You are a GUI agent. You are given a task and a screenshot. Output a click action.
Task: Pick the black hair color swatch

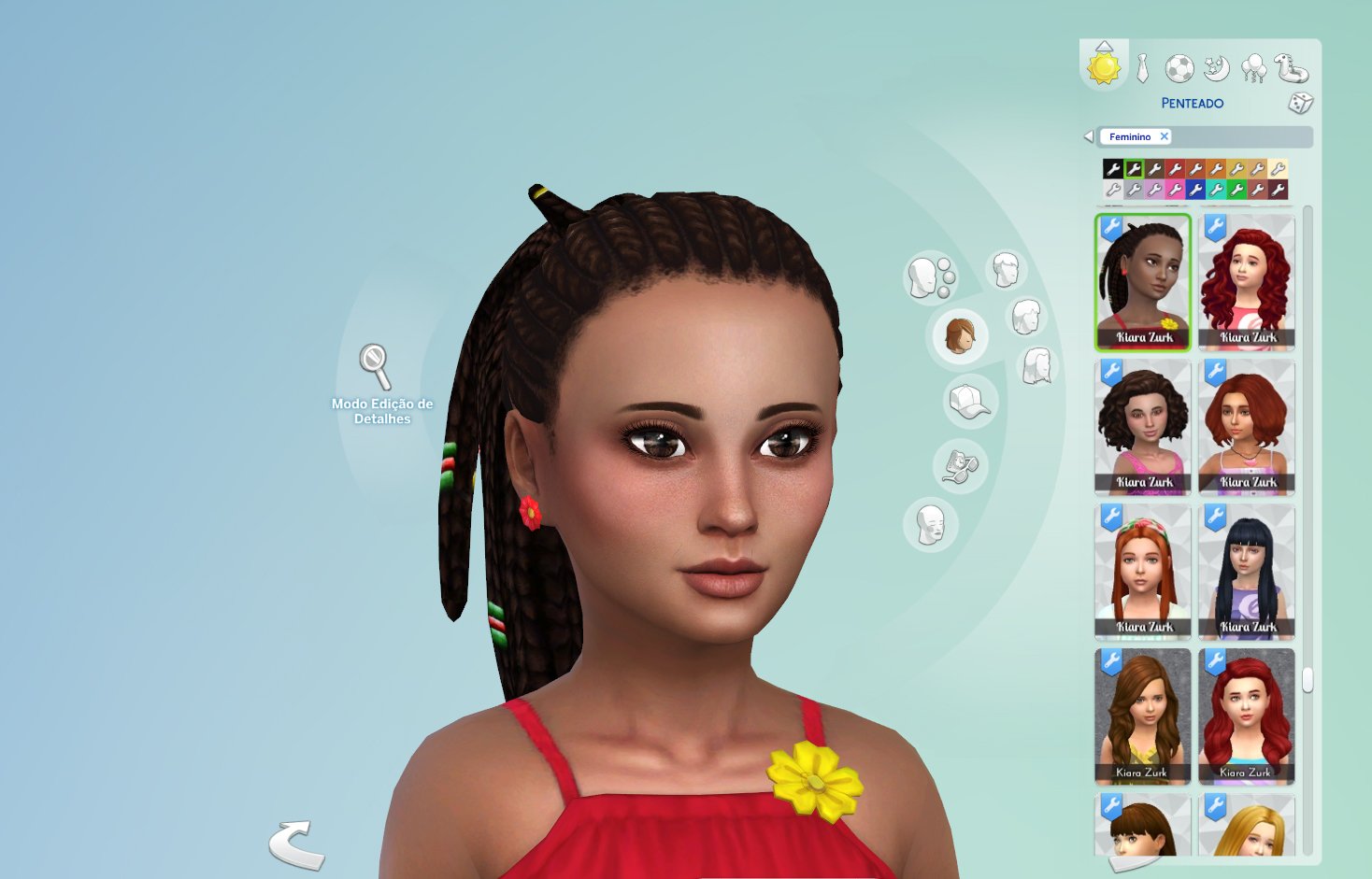(x=1112, y=169)
